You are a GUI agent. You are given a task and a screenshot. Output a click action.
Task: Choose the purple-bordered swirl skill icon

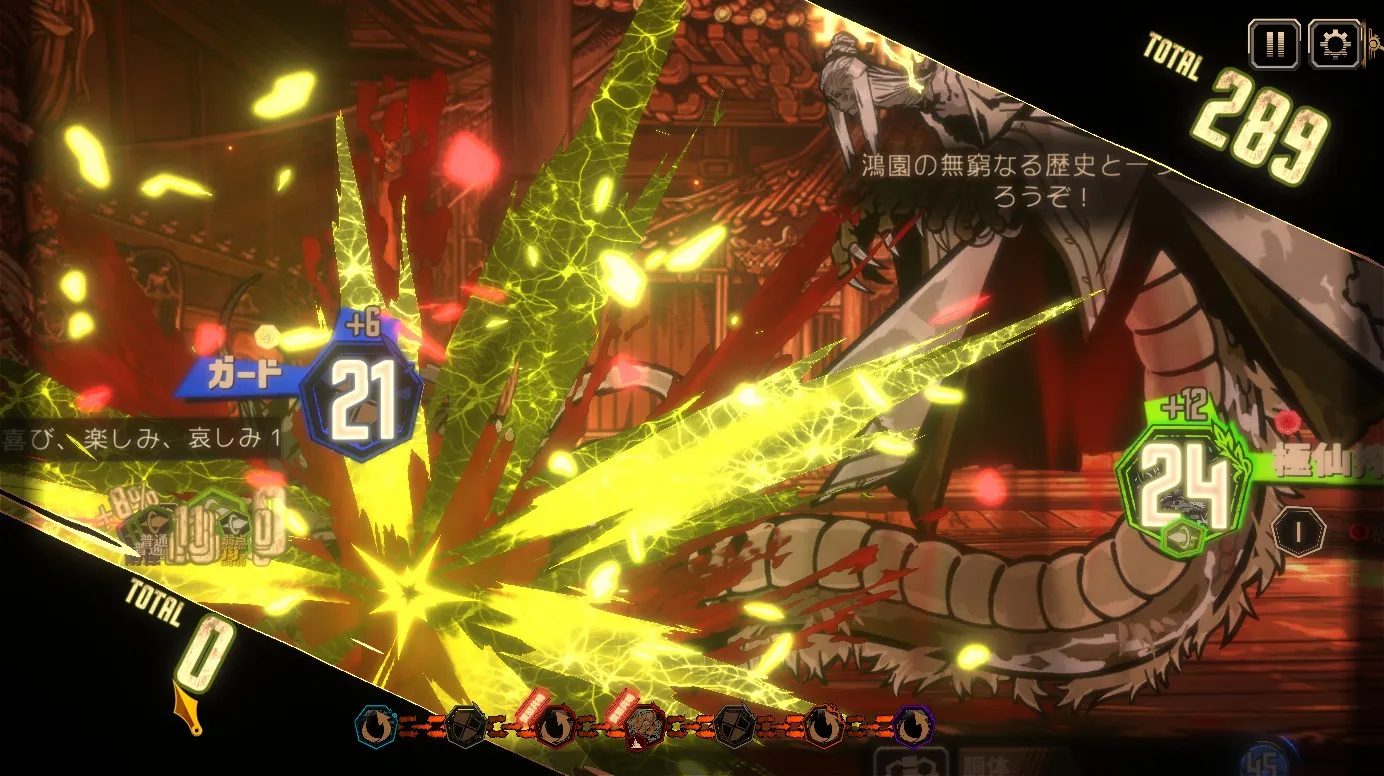point(912,727)
